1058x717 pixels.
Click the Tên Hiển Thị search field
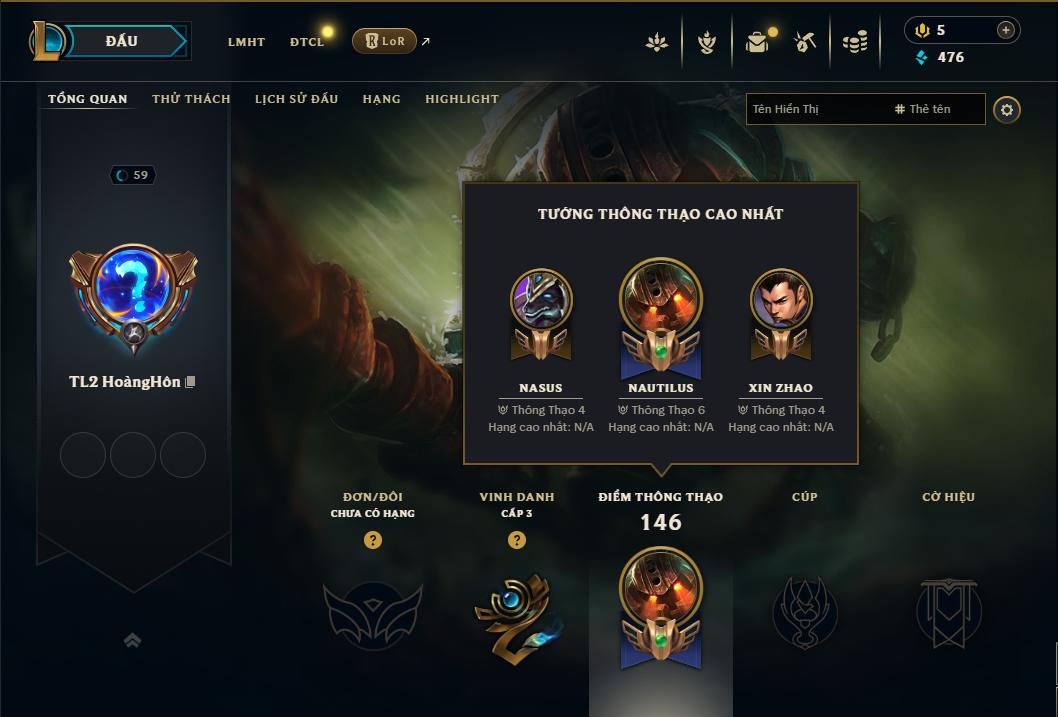(x=815, y=109)
